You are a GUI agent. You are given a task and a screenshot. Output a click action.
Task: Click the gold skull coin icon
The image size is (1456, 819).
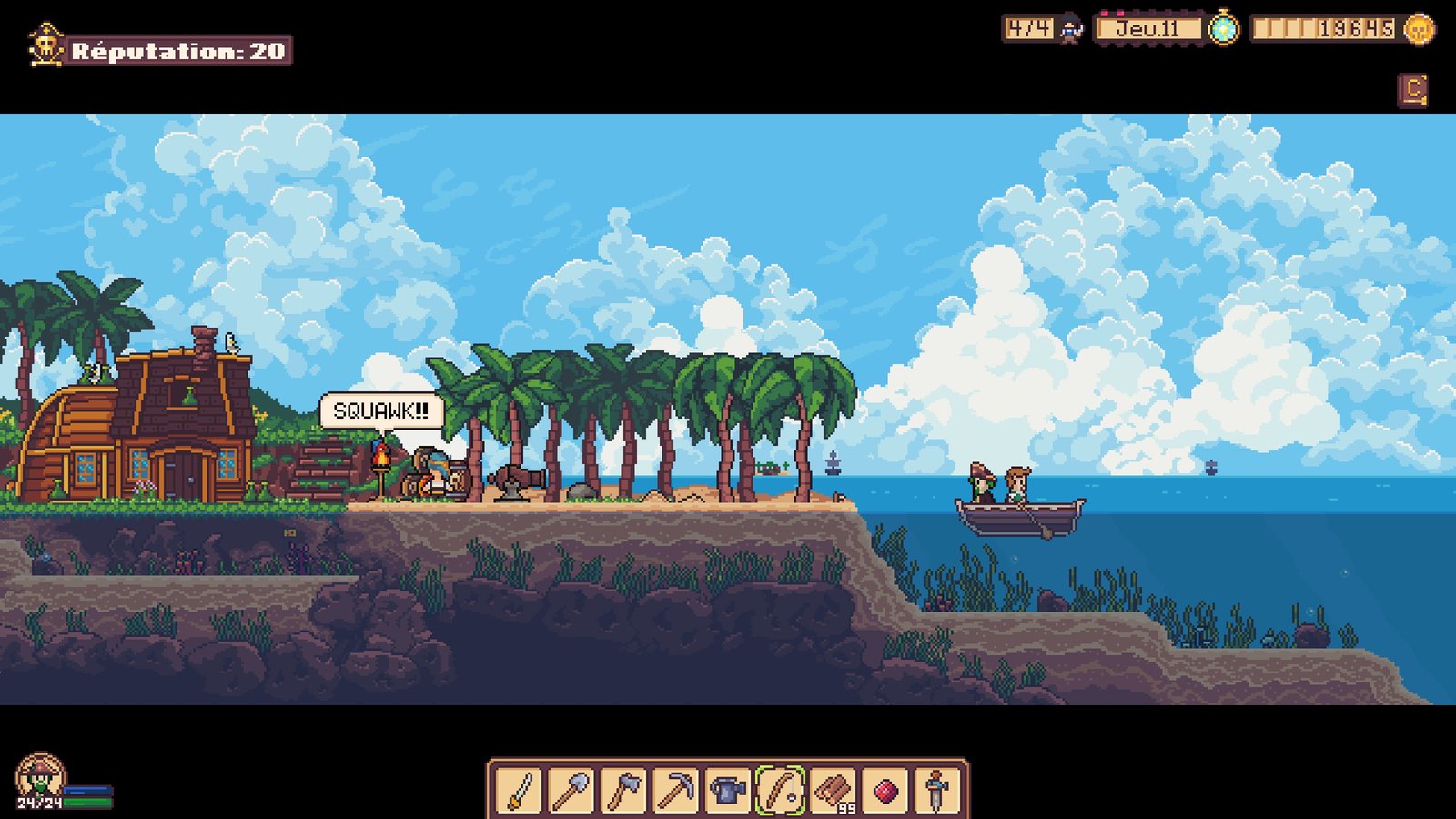1418,29
